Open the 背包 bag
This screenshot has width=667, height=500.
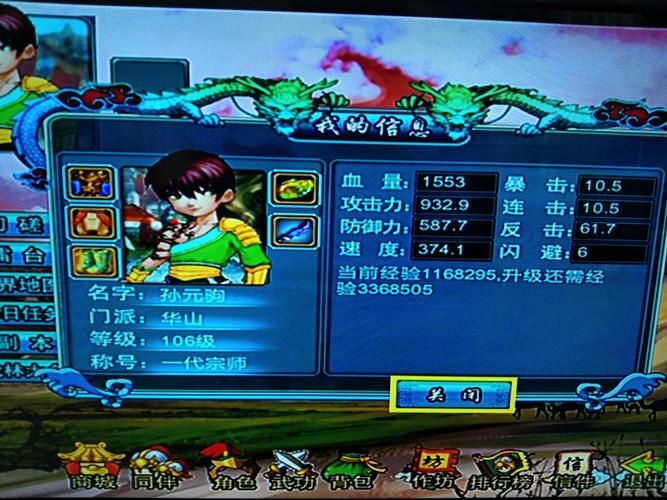click(x=356, y=468)
